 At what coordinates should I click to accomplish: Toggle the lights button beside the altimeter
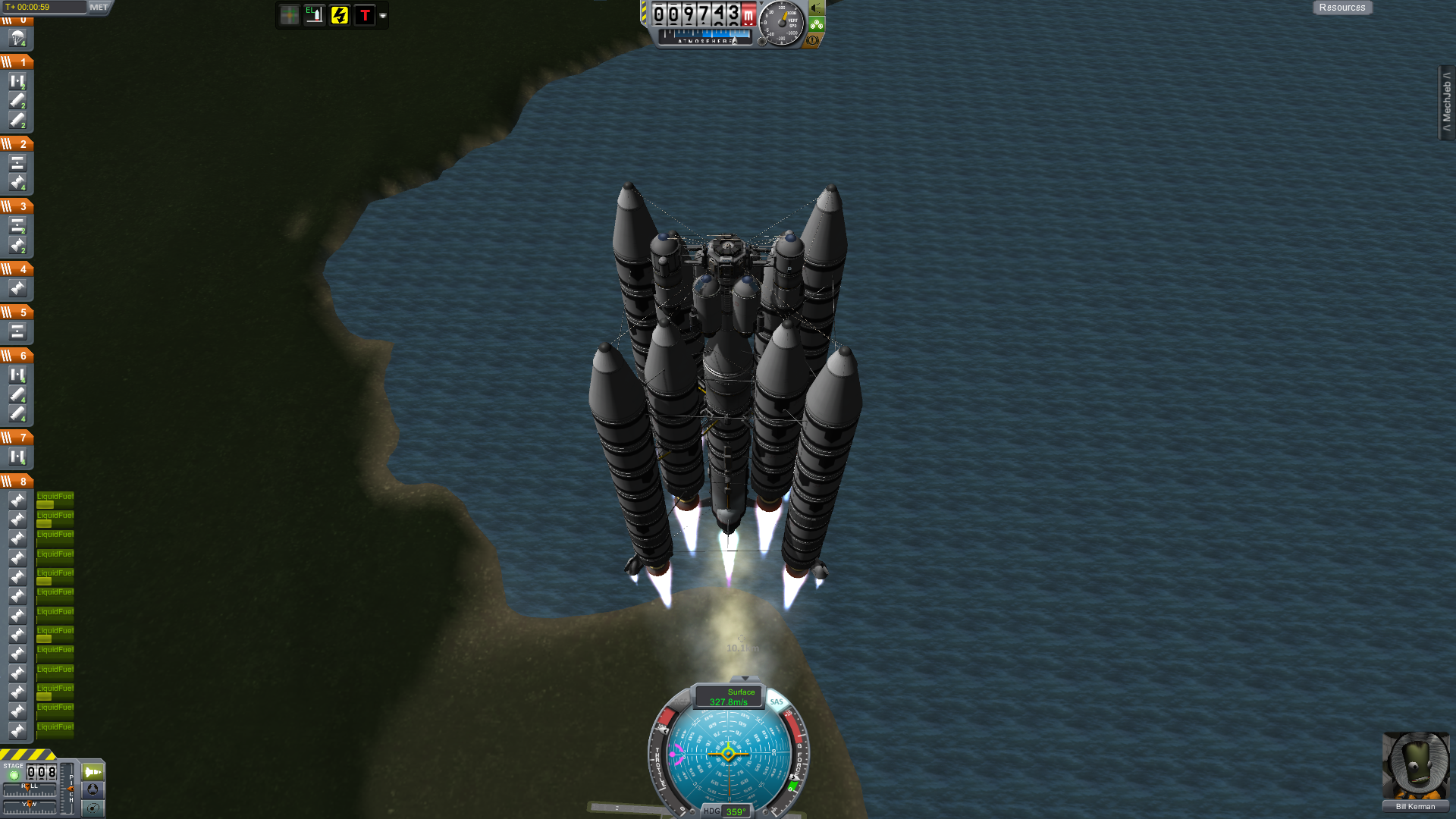pyautogui.click(x=817, y=8)
